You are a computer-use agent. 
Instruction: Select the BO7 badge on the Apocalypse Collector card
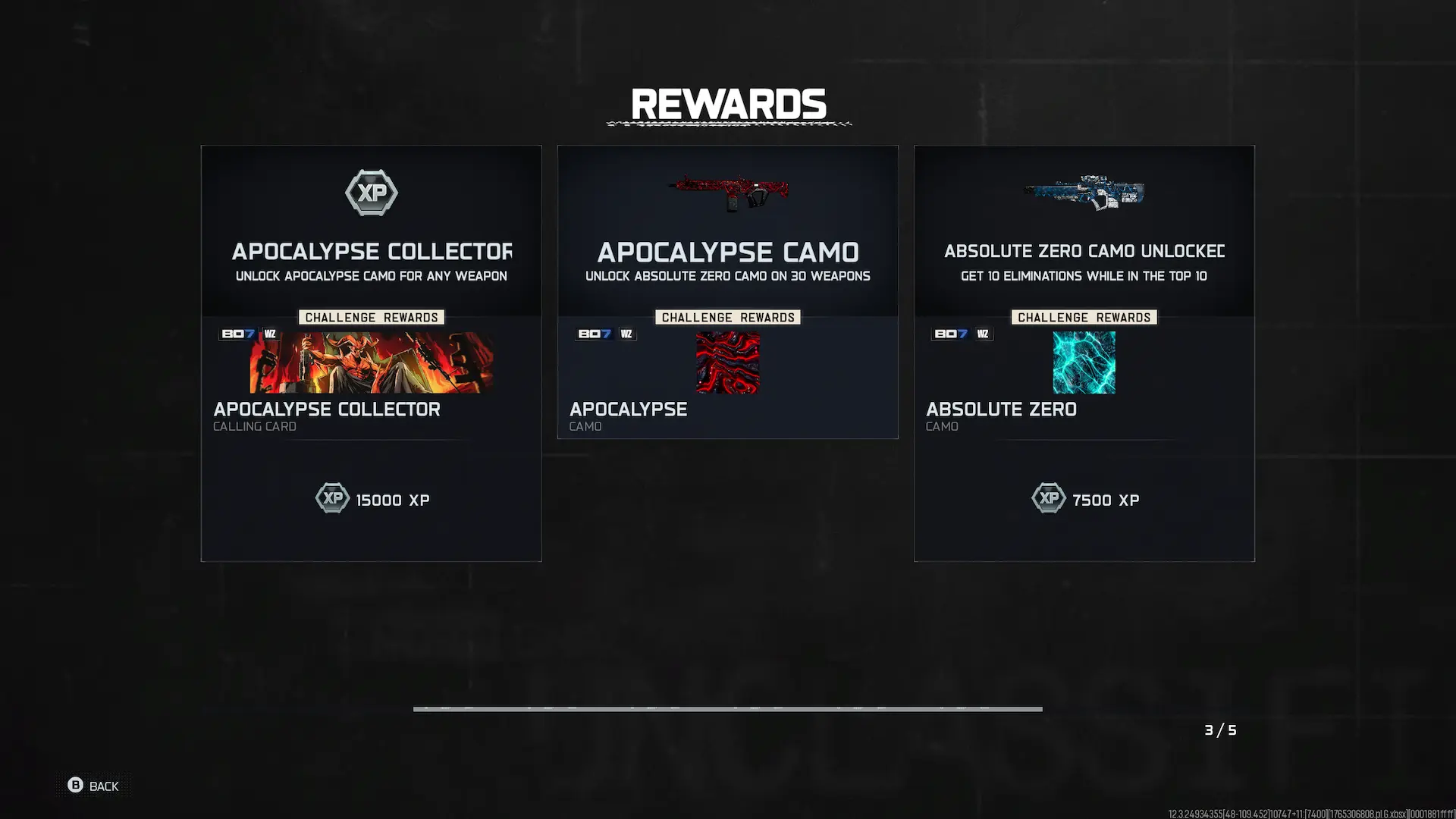[x=237, y=334]
